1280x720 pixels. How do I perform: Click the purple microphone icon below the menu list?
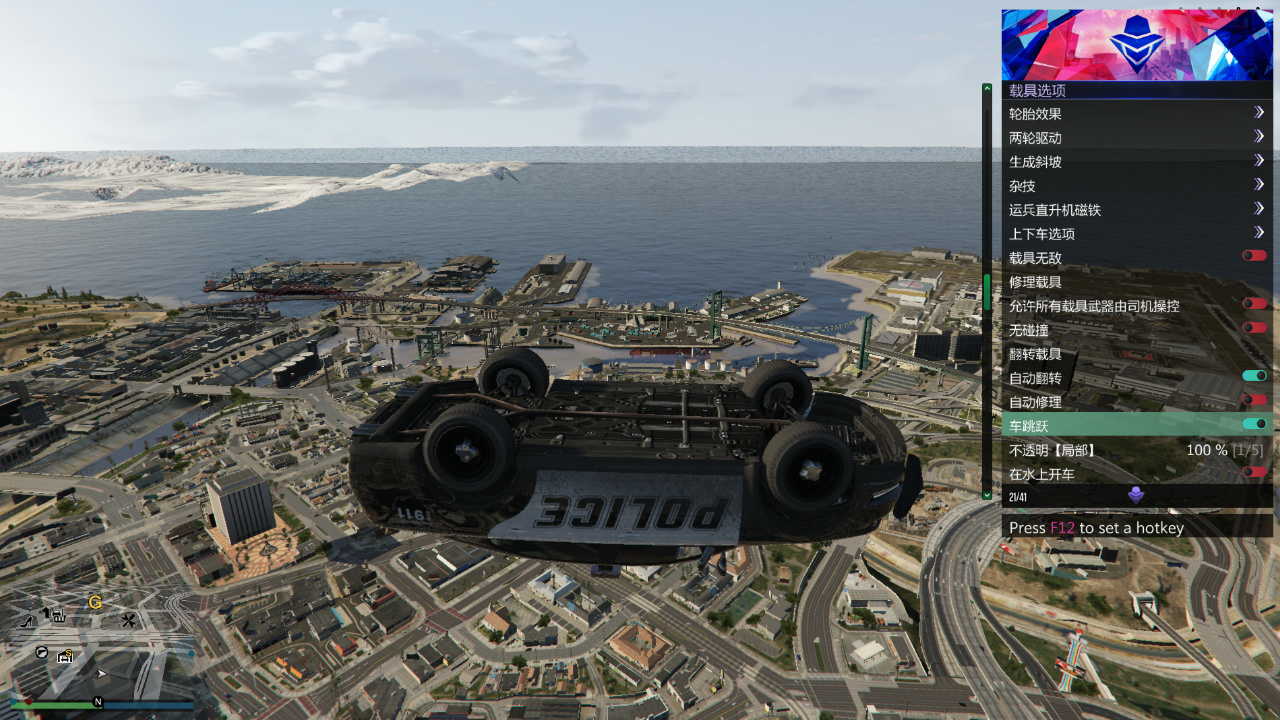[x=1136, y=493]
